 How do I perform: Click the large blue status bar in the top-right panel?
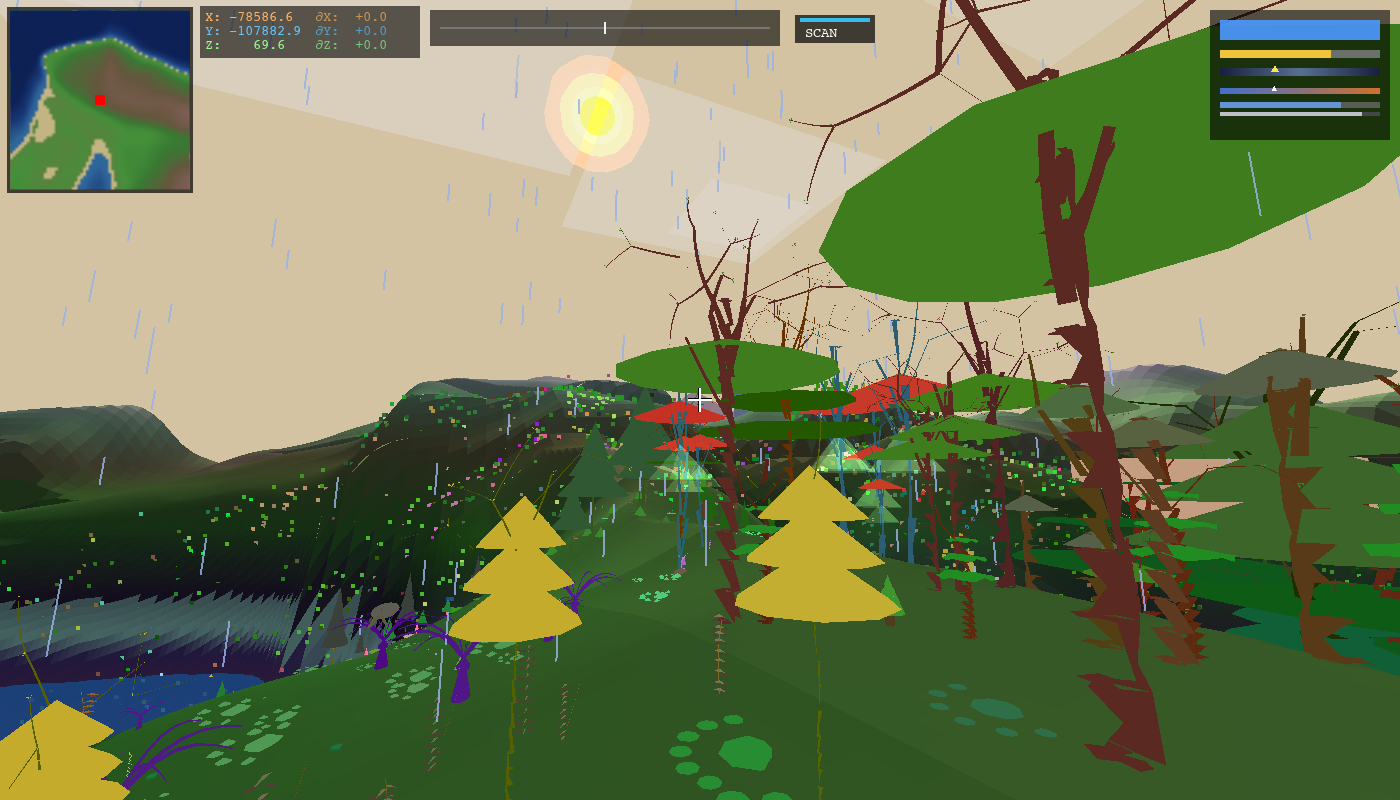click(1300, 30)
